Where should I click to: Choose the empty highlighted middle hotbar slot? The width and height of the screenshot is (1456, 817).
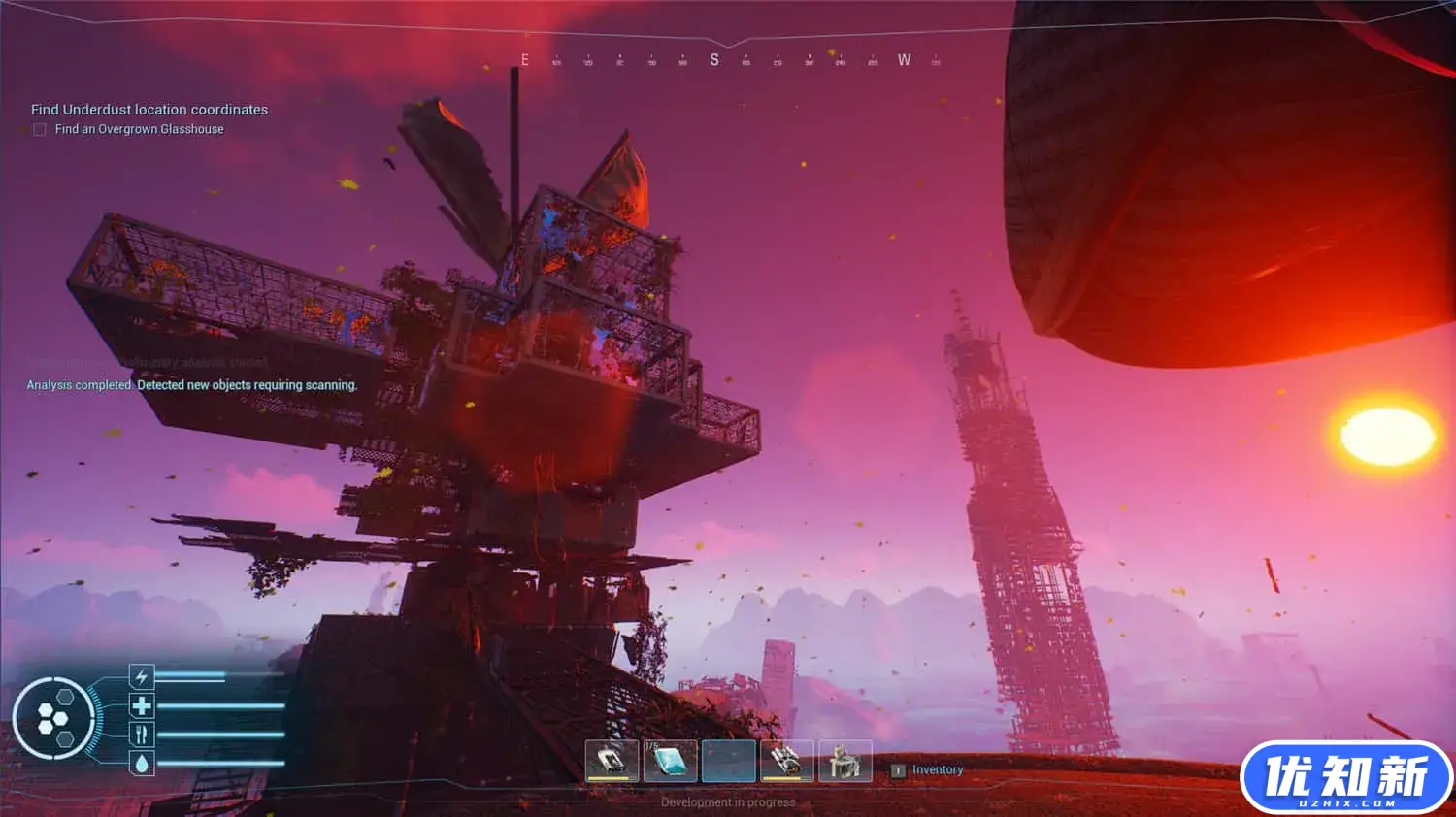tap(728, 761)
